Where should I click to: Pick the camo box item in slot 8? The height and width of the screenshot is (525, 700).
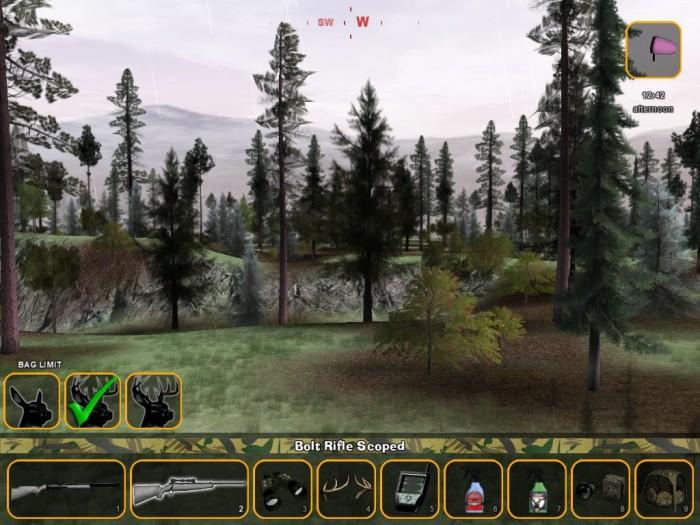click(601, 489)
